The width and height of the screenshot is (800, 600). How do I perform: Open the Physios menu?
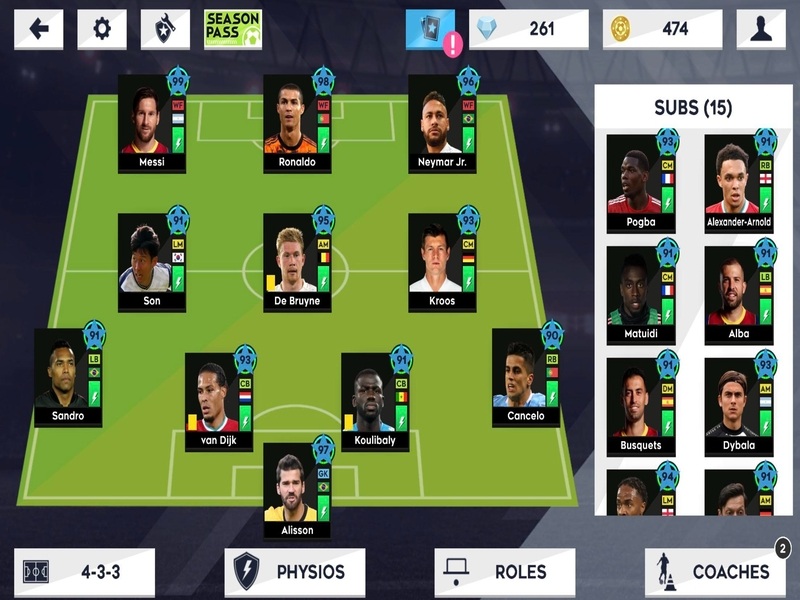coord(294,572)
